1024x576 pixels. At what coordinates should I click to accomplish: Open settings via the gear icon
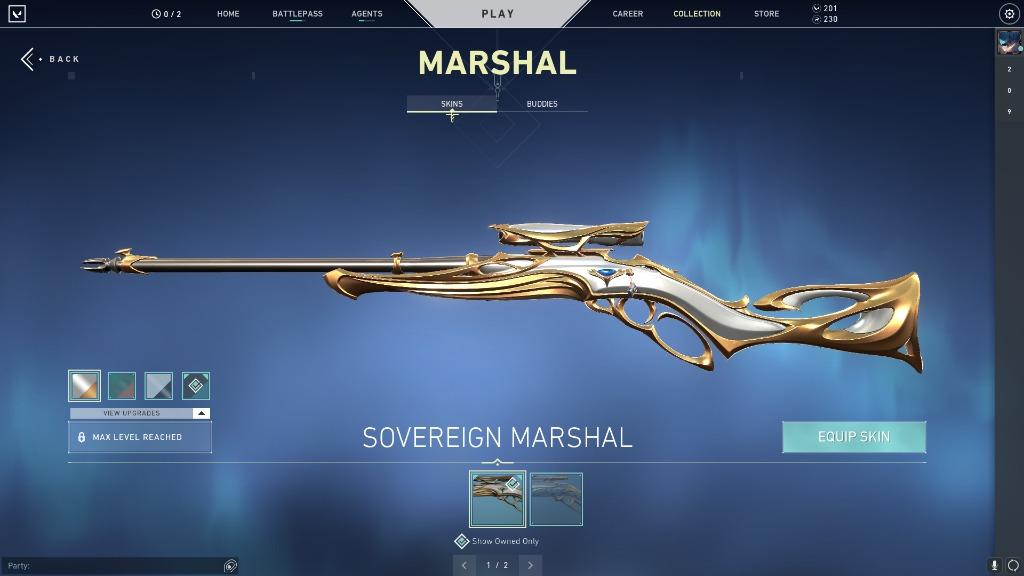tap(1008, 14)
